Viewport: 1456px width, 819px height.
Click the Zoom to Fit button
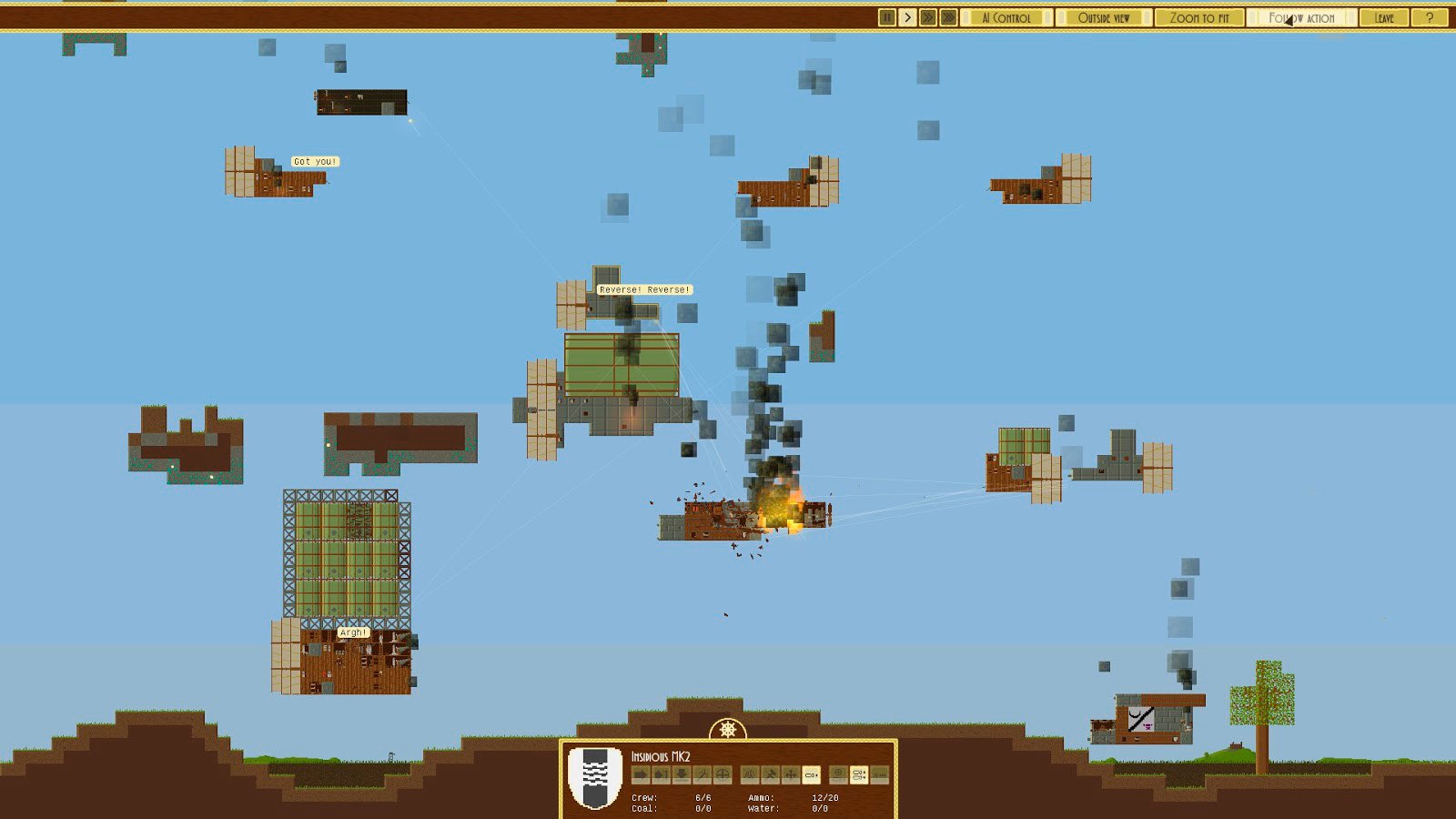tap(1199, 17)
